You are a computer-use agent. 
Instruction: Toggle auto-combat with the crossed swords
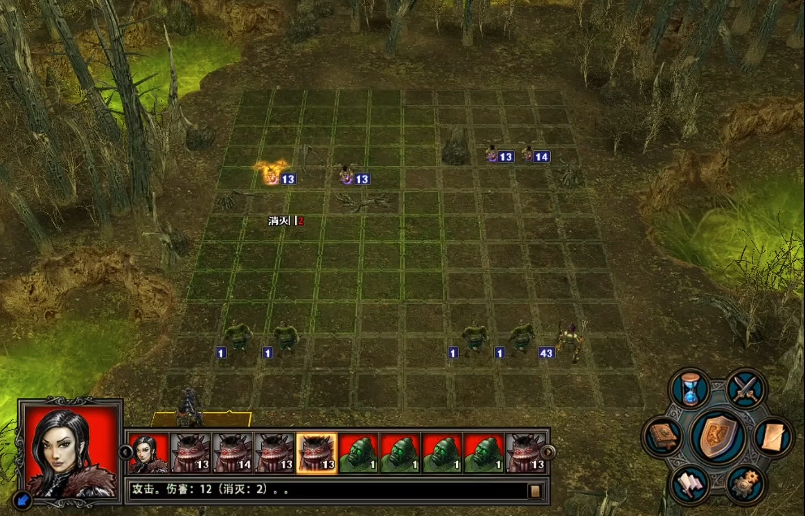point(746,388)
